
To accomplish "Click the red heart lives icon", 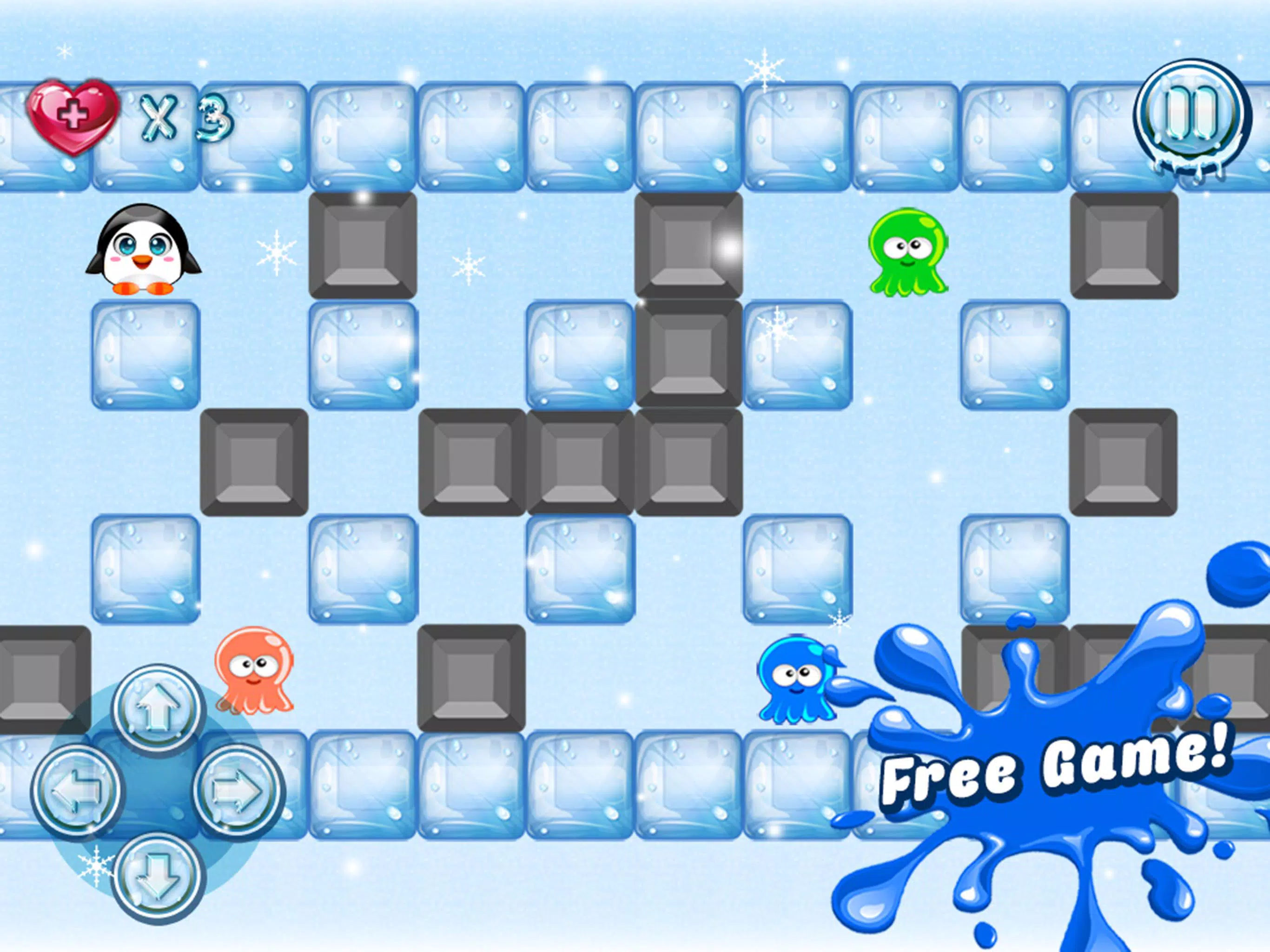I will coord(75,114).
